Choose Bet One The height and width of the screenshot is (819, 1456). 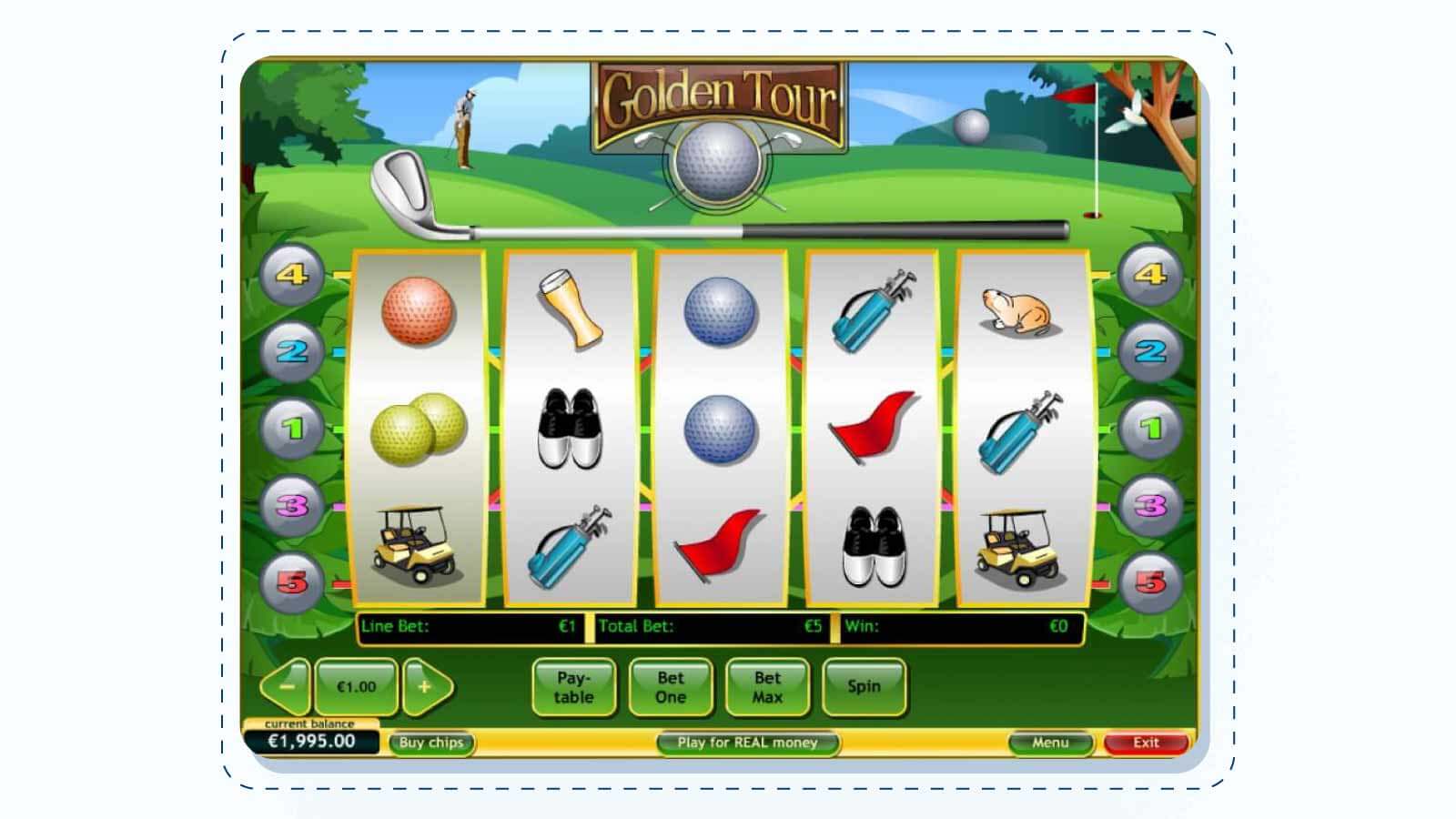tap(671, 687)
